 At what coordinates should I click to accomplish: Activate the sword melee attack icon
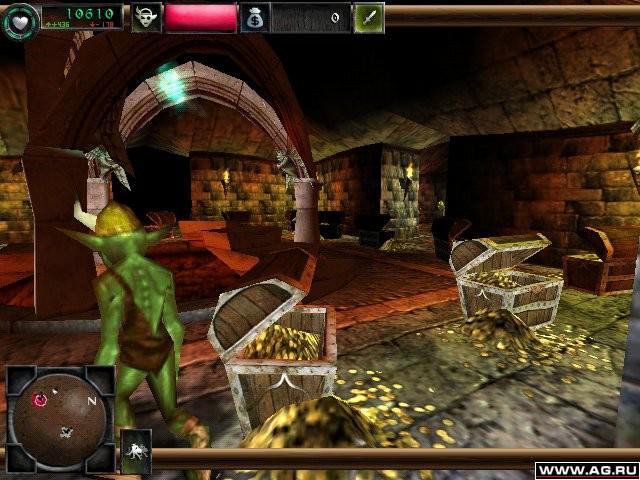point(369,17)
